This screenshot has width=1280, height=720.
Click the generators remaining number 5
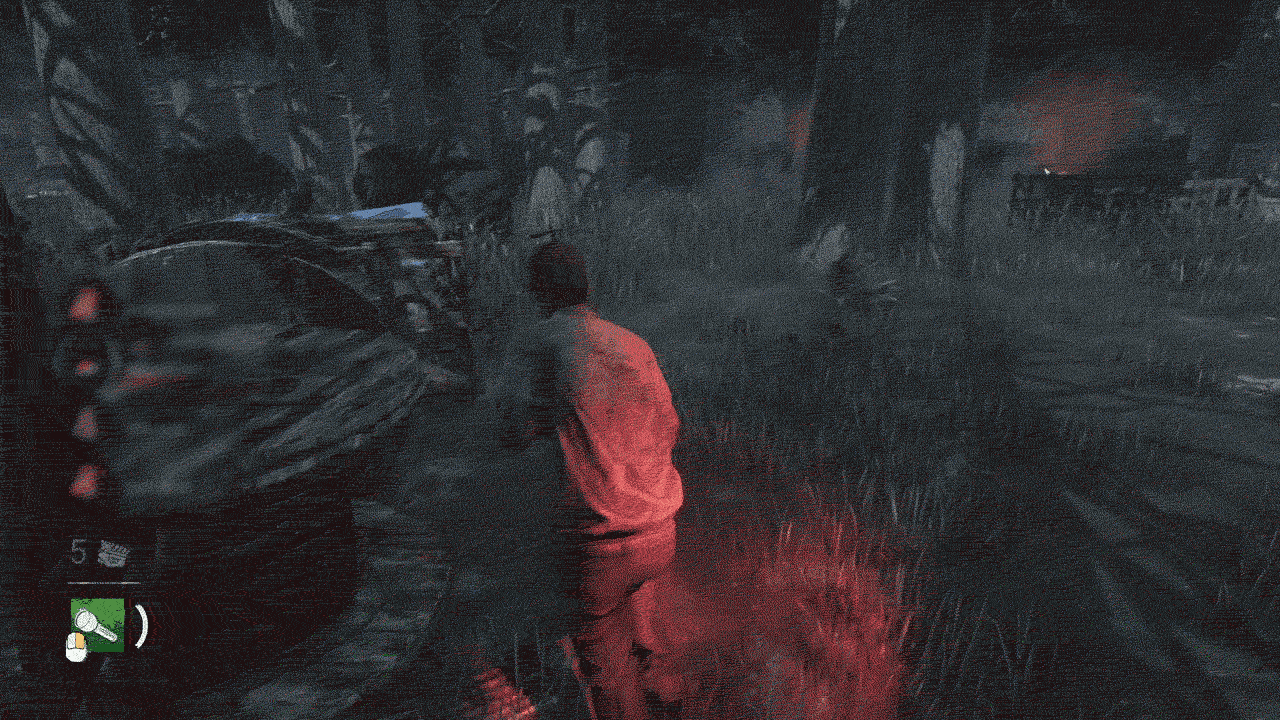click(x=78, y=551)
